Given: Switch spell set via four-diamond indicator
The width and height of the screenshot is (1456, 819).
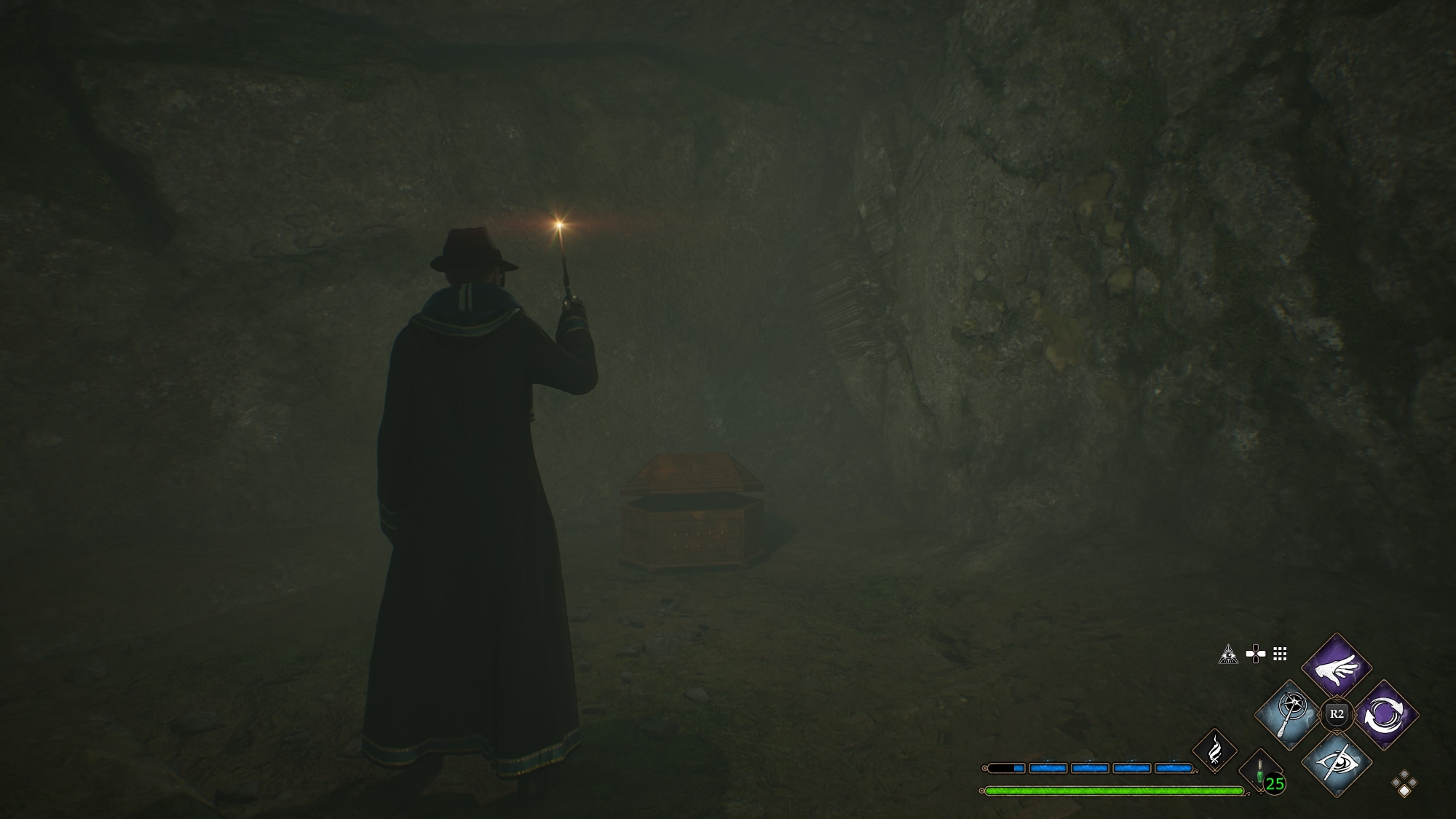Looking at the screenshot, I should (1404, 784).
